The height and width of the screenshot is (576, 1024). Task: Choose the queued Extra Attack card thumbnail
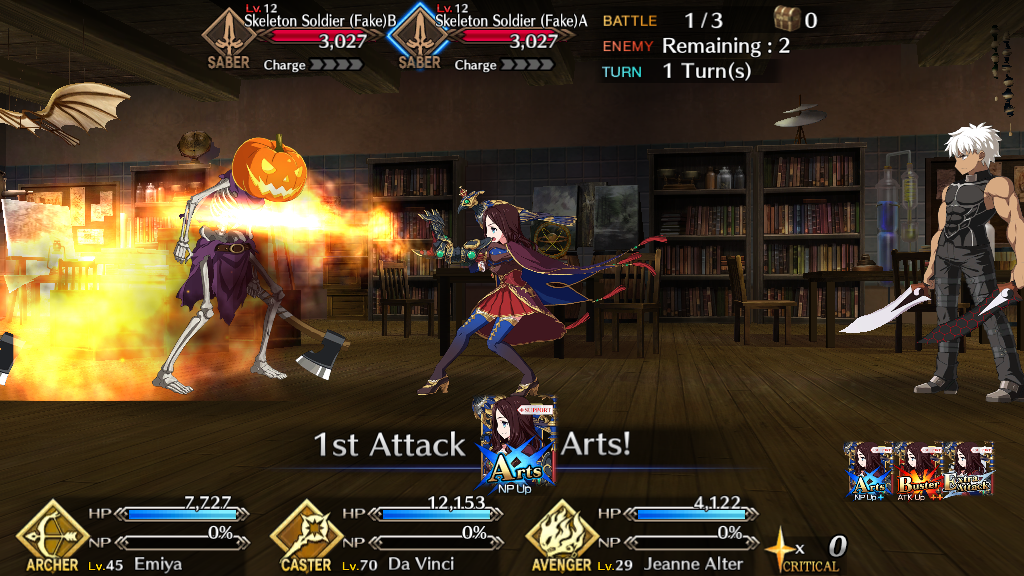point(968,470)
